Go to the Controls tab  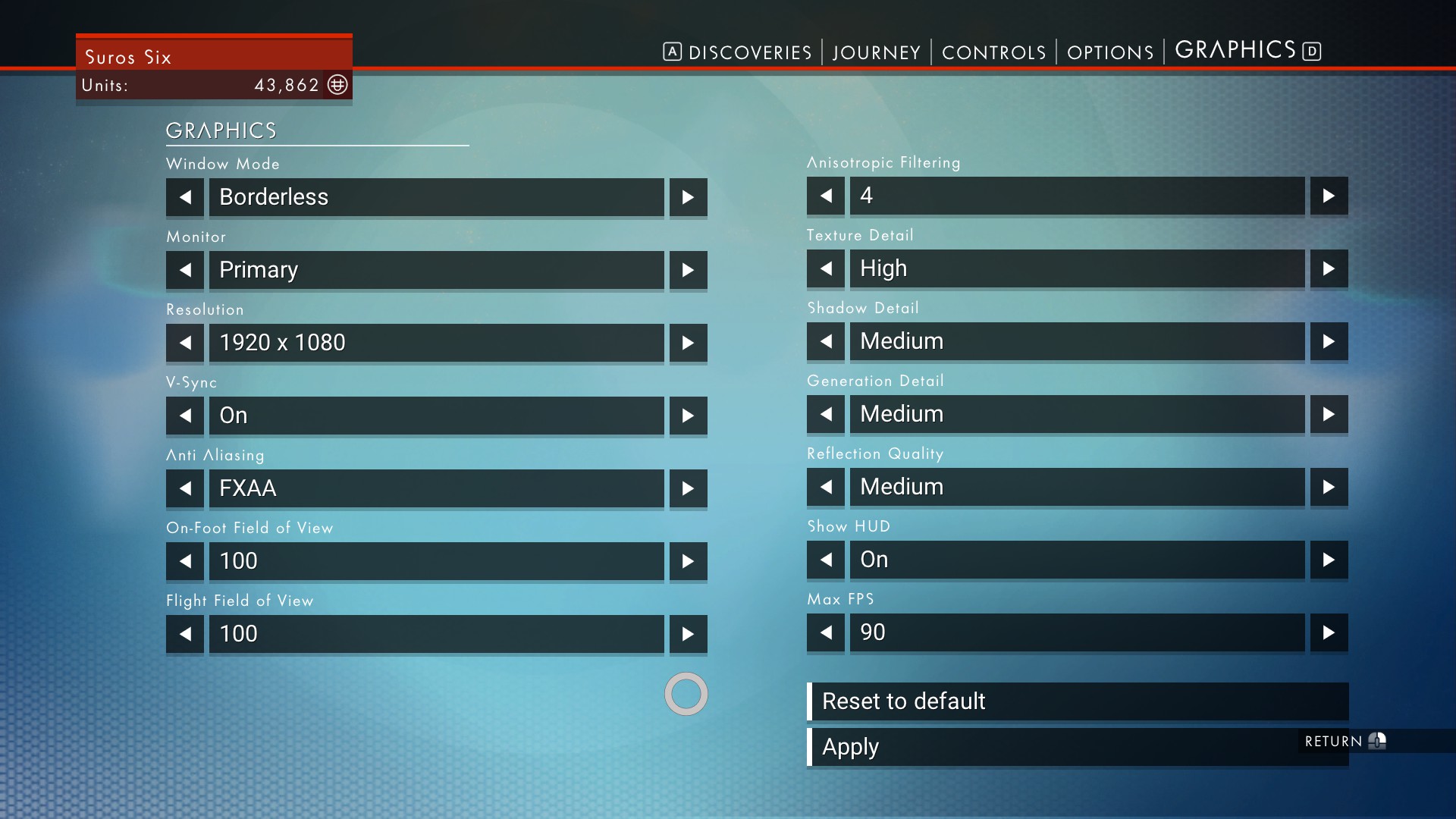click(x=993, y=52)
